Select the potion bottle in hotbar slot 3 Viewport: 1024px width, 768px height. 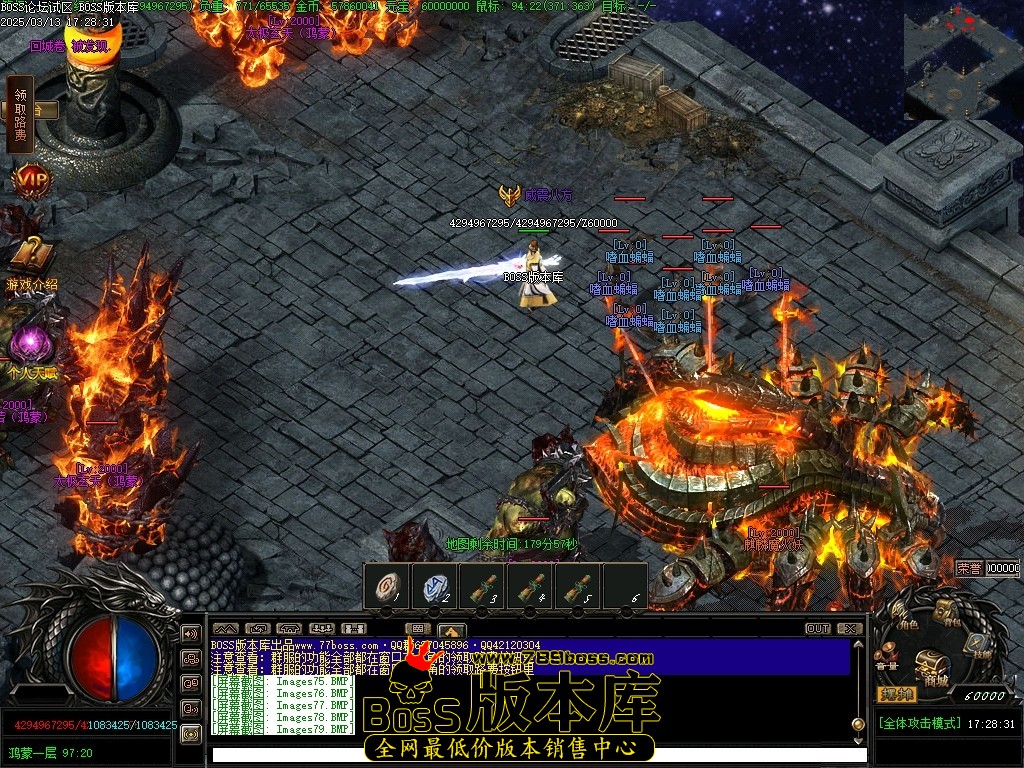pyautogui.click(x=482, y=586)
